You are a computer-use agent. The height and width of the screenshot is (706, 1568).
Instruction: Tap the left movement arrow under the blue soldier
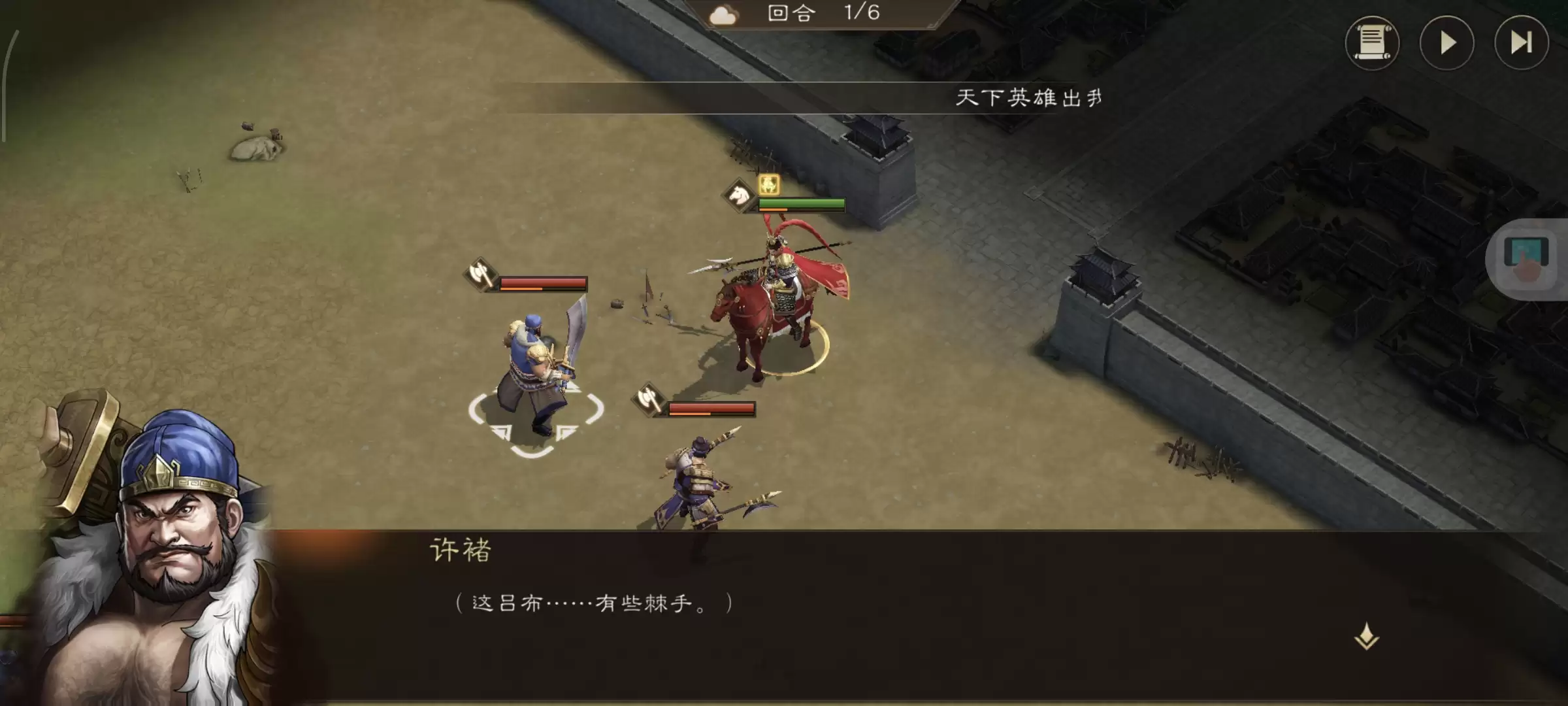click(x=501, y=431)
